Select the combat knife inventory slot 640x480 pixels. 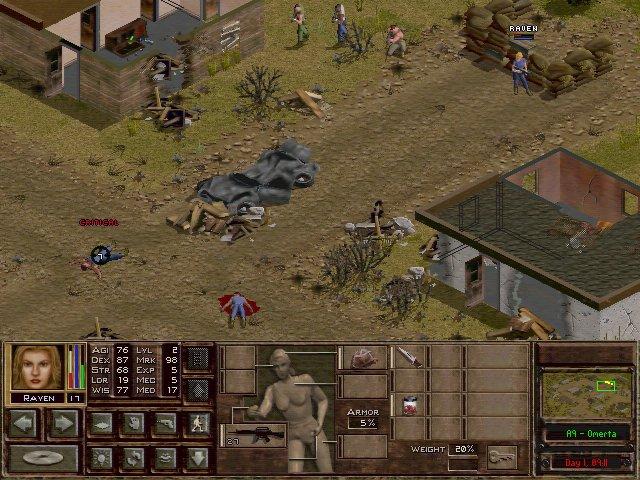click(x=410, y=358)
